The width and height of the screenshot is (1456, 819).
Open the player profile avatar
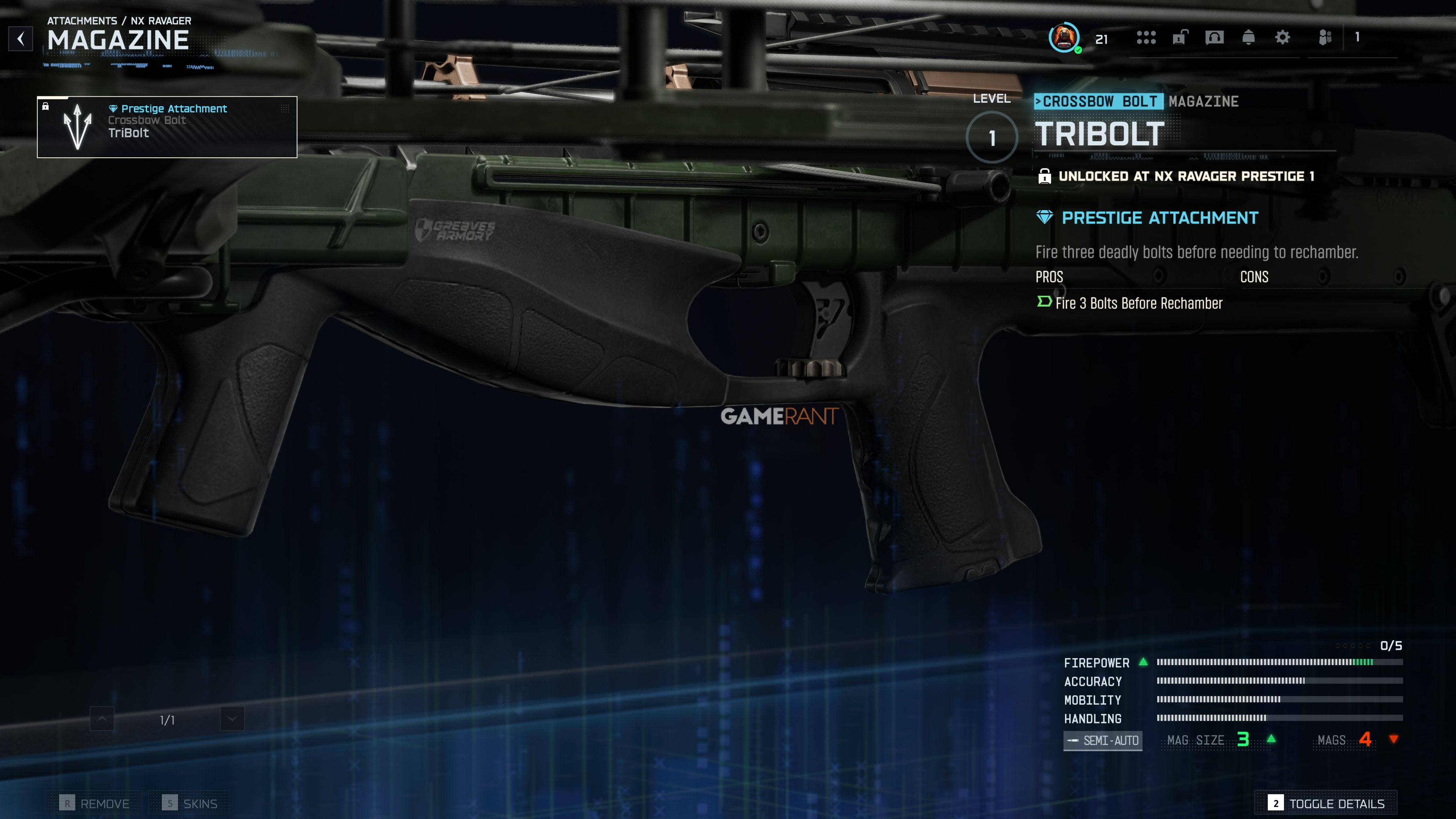tap(1064, 38)
